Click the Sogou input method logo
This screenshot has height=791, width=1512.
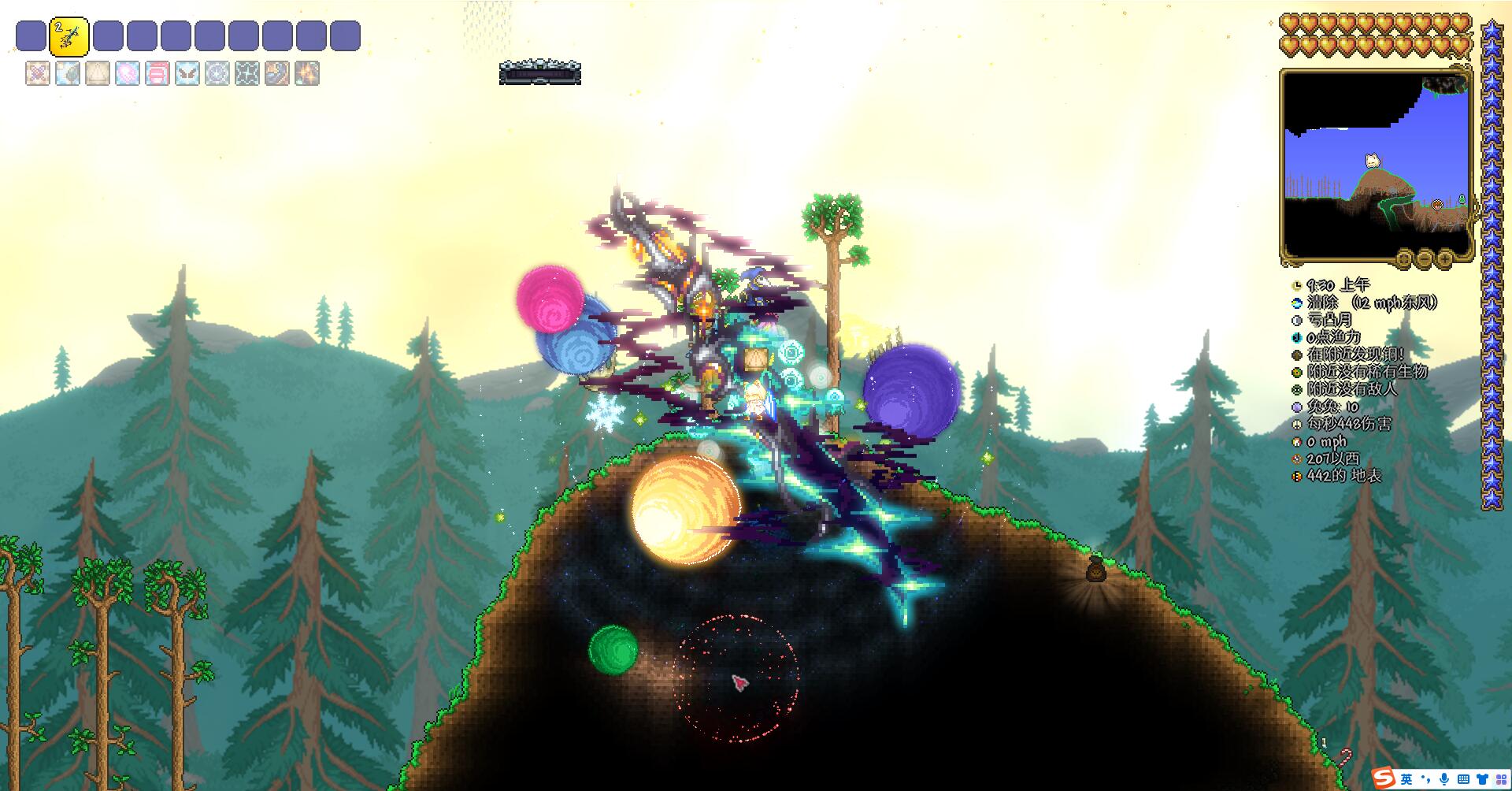(x=1383, y=778)
